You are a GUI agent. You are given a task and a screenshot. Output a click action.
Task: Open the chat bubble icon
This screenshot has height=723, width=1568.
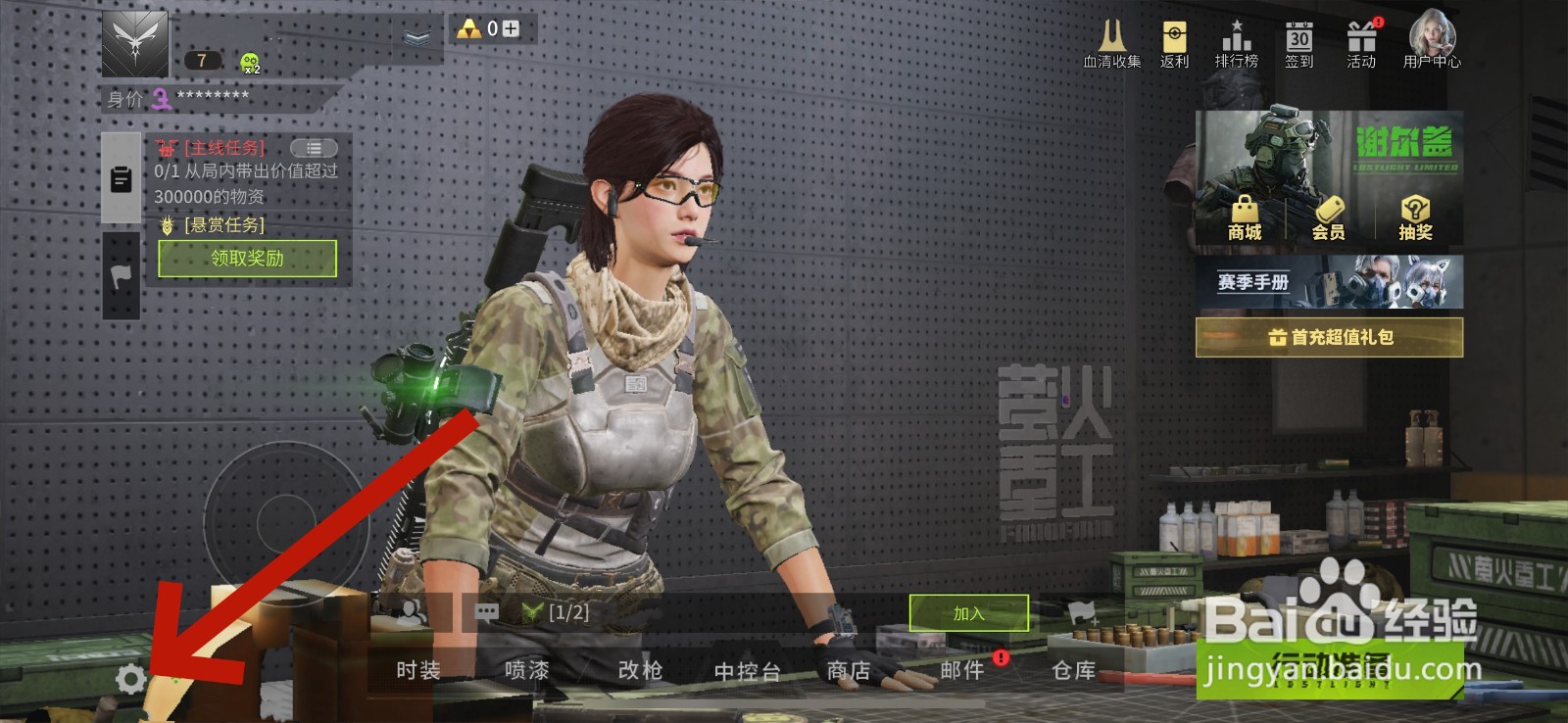[x=486, y=612]
